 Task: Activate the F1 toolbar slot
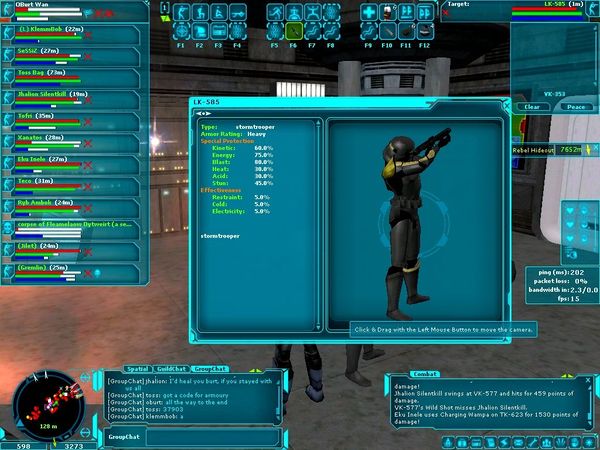[181, 31]
